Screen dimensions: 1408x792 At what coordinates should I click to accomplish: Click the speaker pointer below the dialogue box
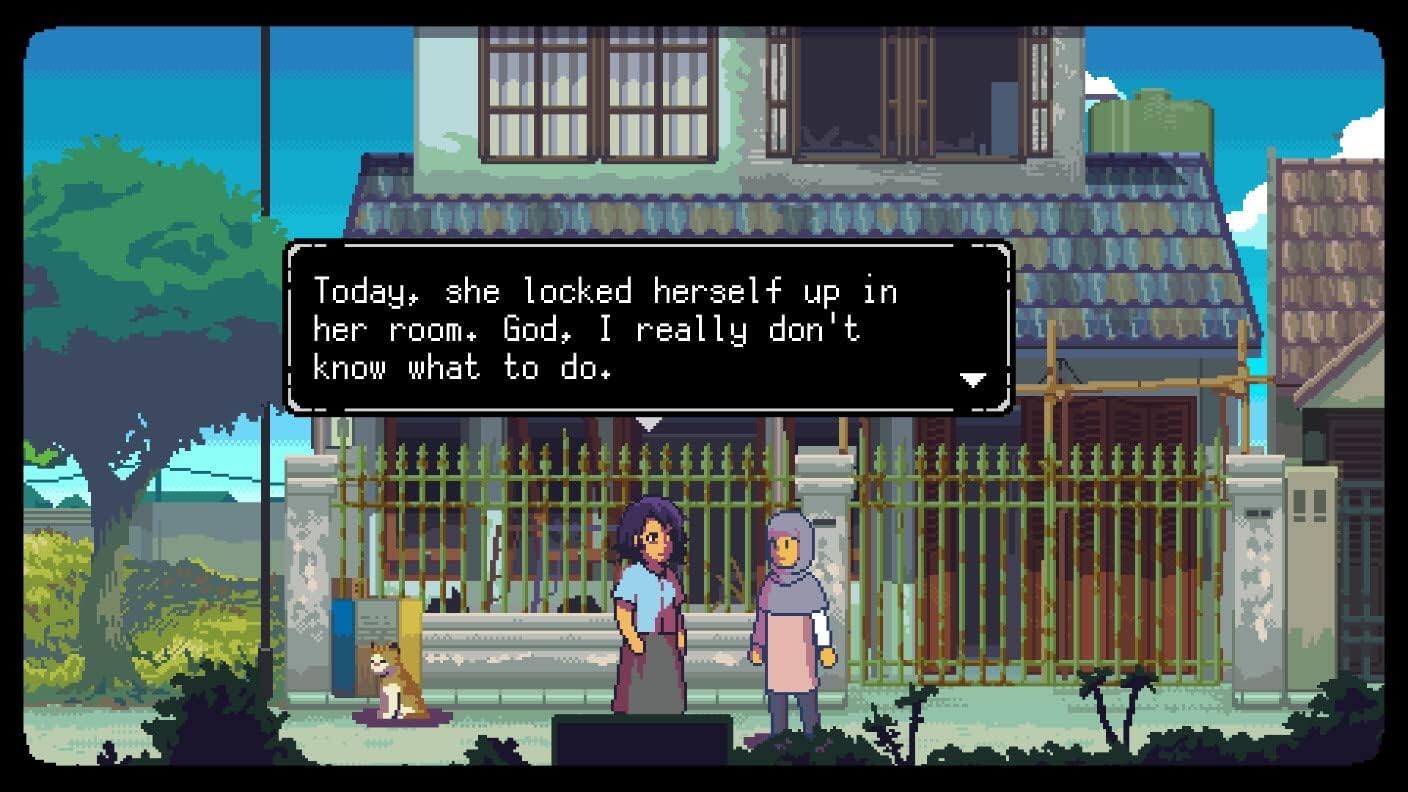pyautogui.click(x=647, y=424)
